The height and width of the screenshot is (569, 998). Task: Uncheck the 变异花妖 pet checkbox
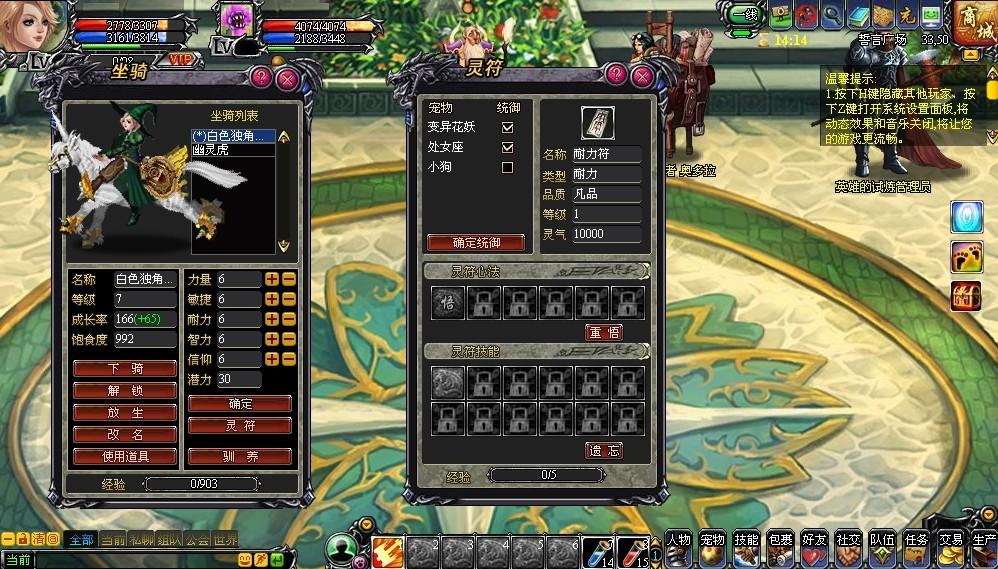[507, 127]
